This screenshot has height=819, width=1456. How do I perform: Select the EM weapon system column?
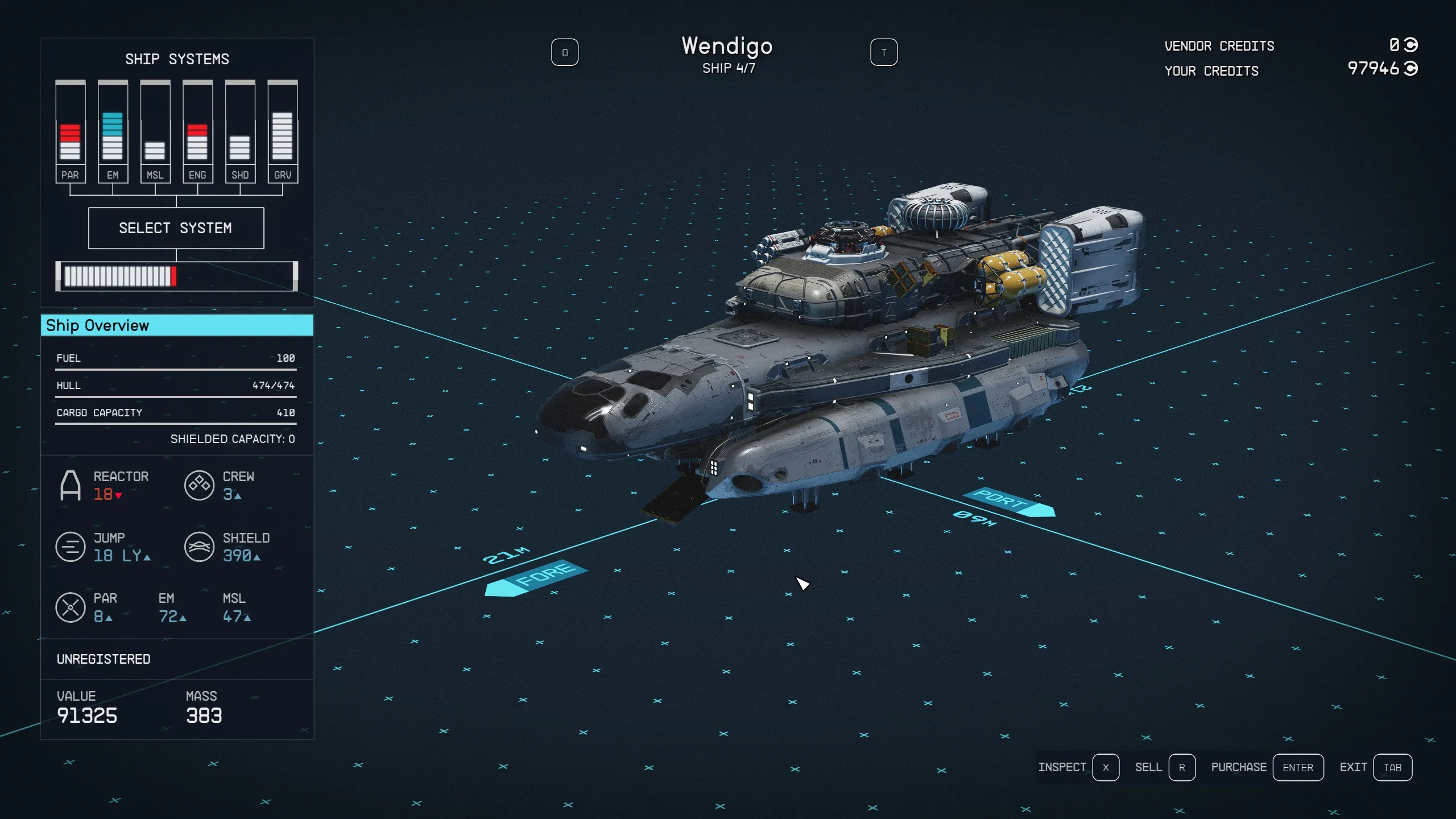[x=113, y=132]
